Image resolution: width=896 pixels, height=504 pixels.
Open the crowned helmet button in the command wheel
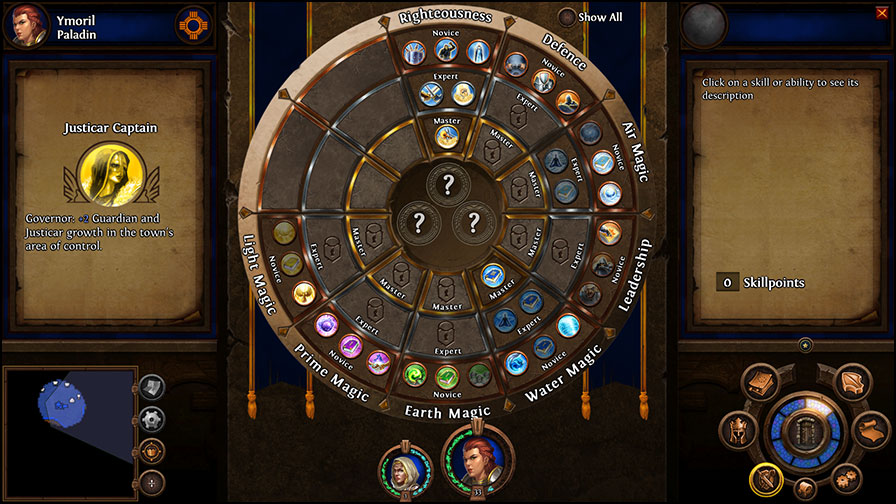coord(739,431)
